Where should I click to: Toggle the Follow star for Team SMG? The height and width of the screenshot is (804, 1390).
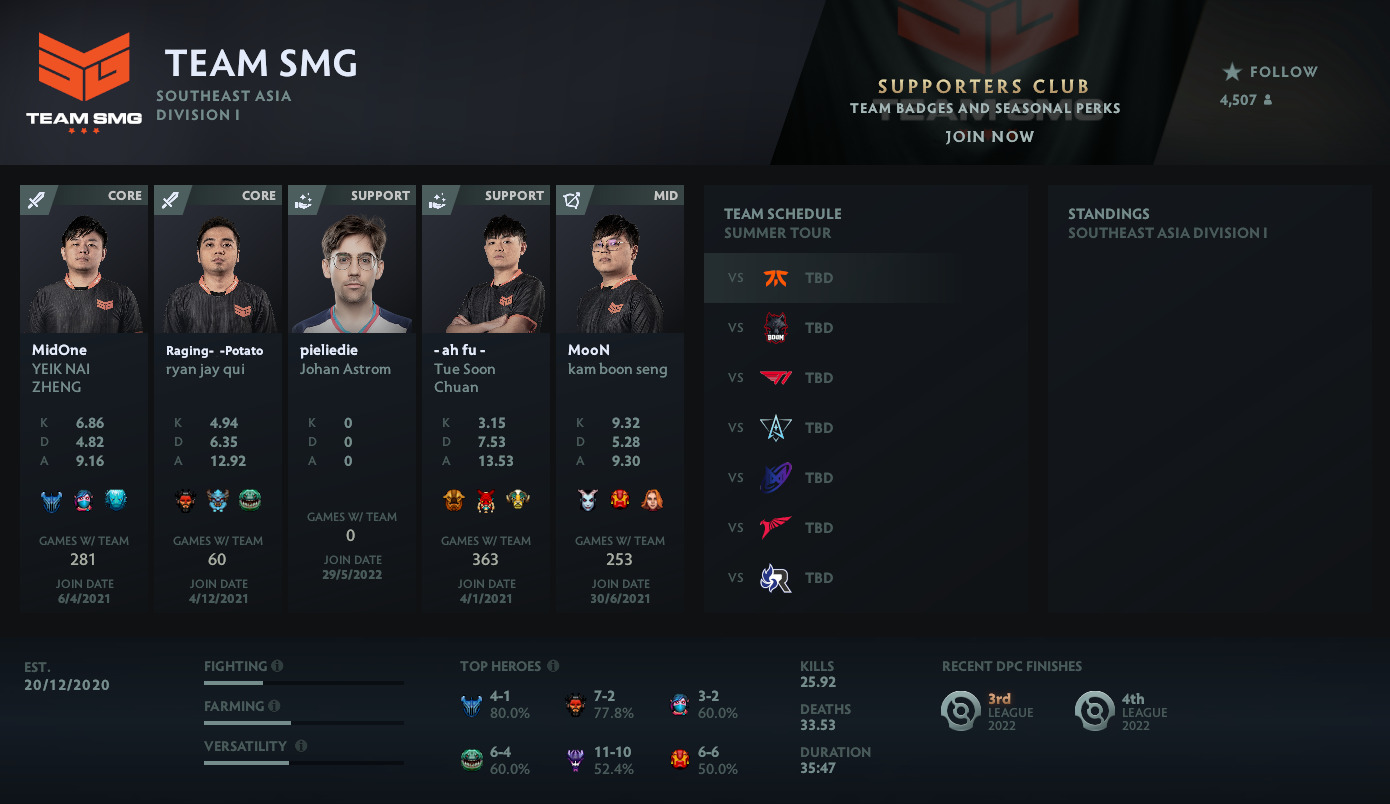1232,71
